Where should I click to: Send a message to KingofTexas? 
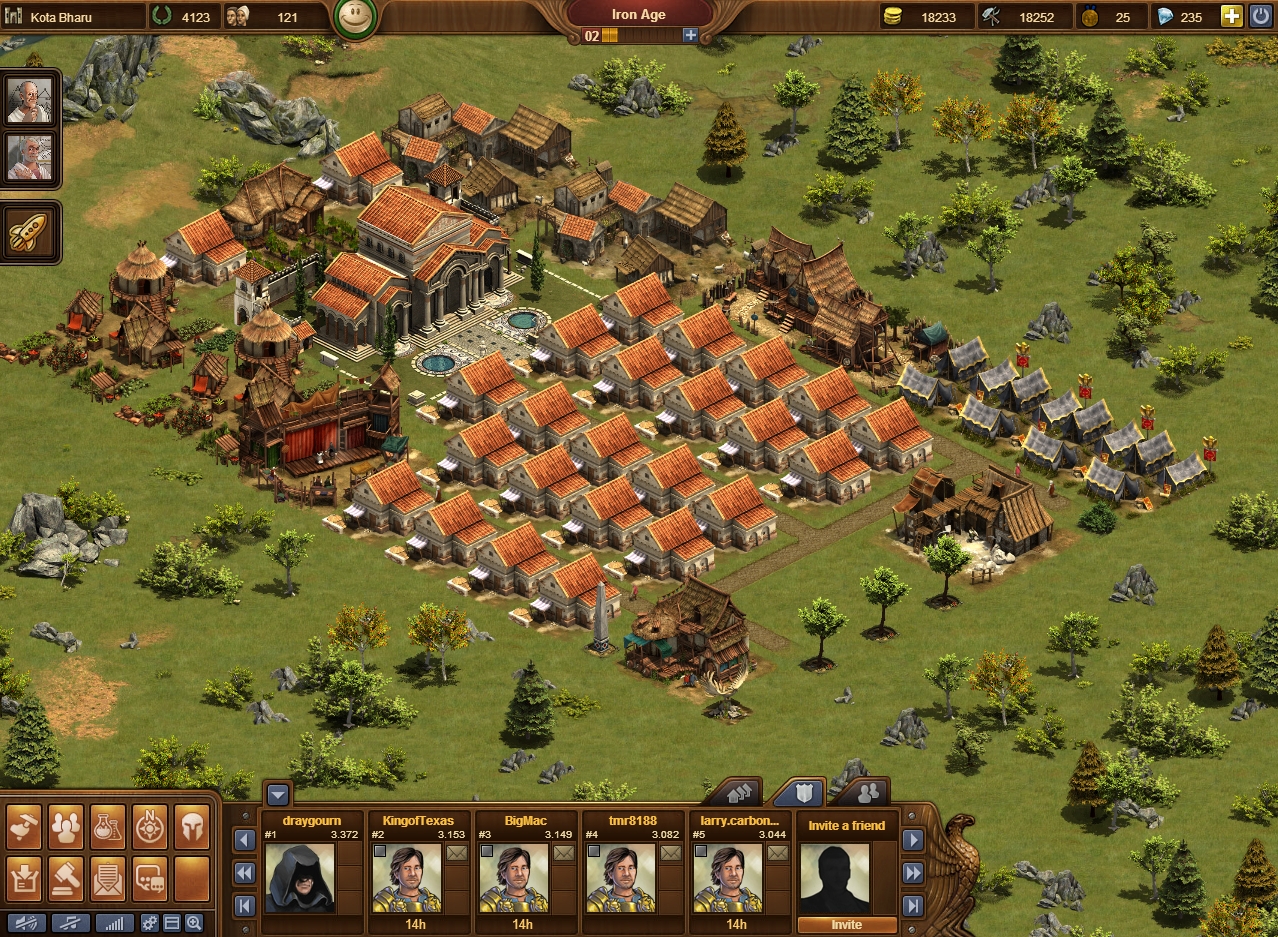(457, 853)
